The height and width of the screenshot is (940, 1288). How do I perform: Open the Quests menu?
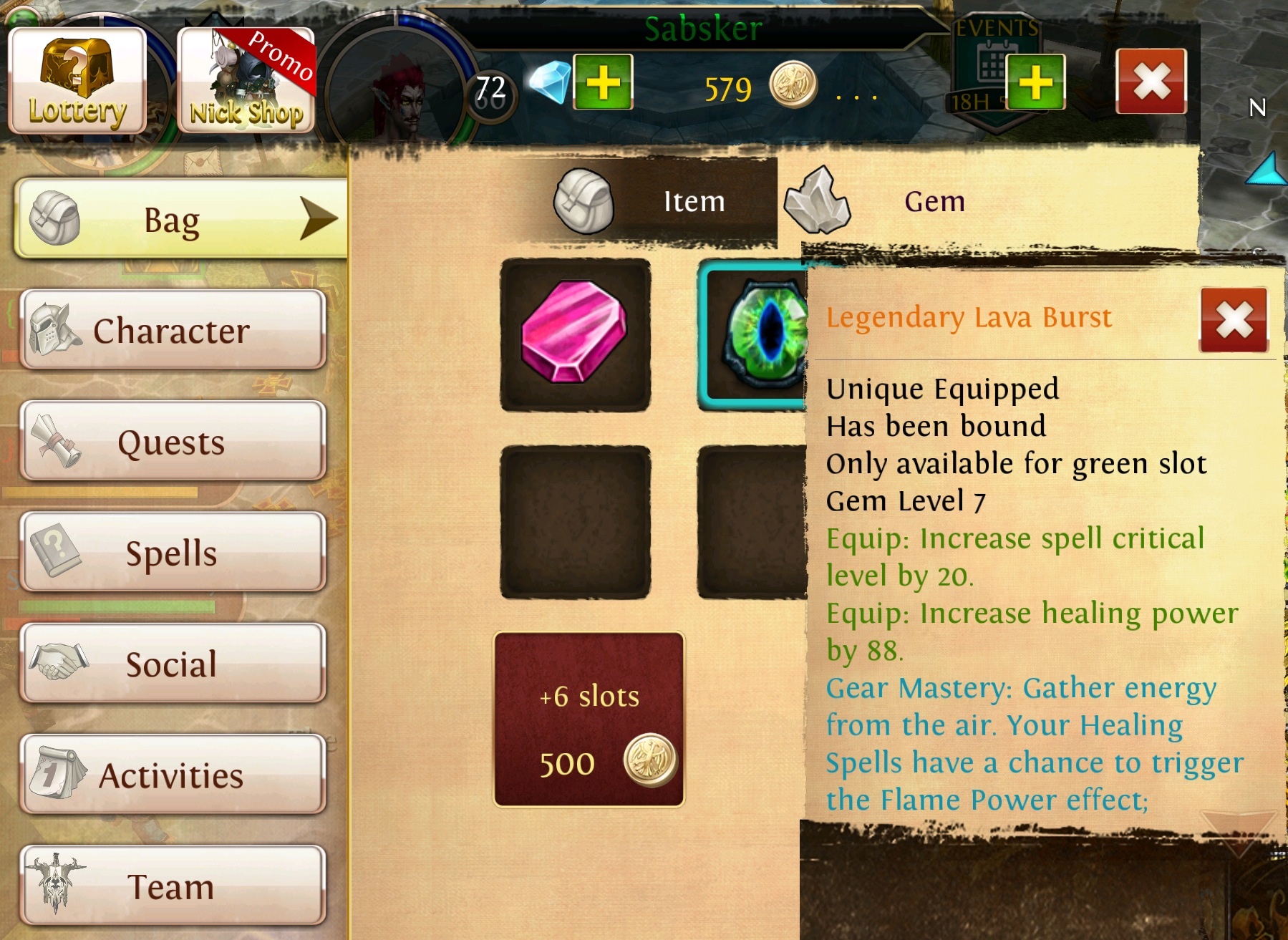(x=173, y=441)
